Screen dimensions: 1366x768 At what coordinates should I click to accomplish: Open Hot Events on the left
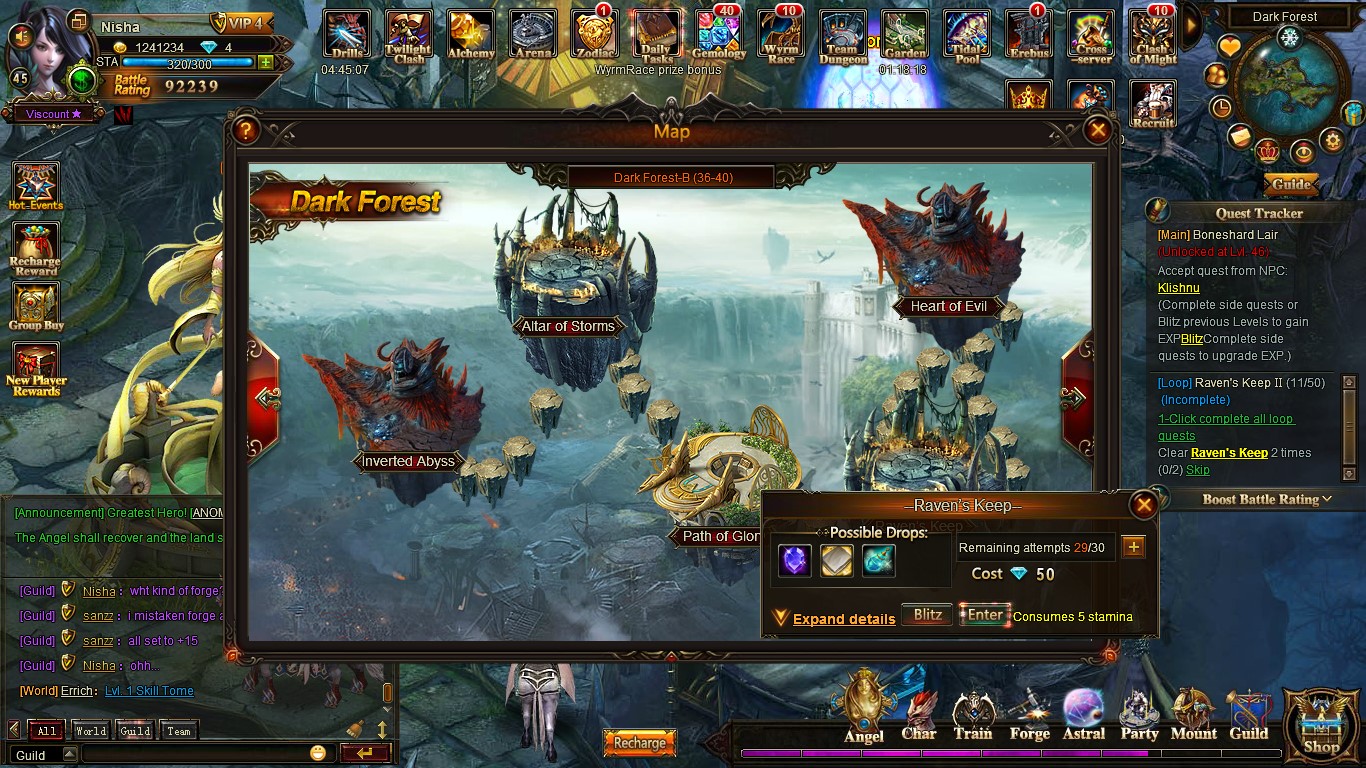tap(35, 188)
